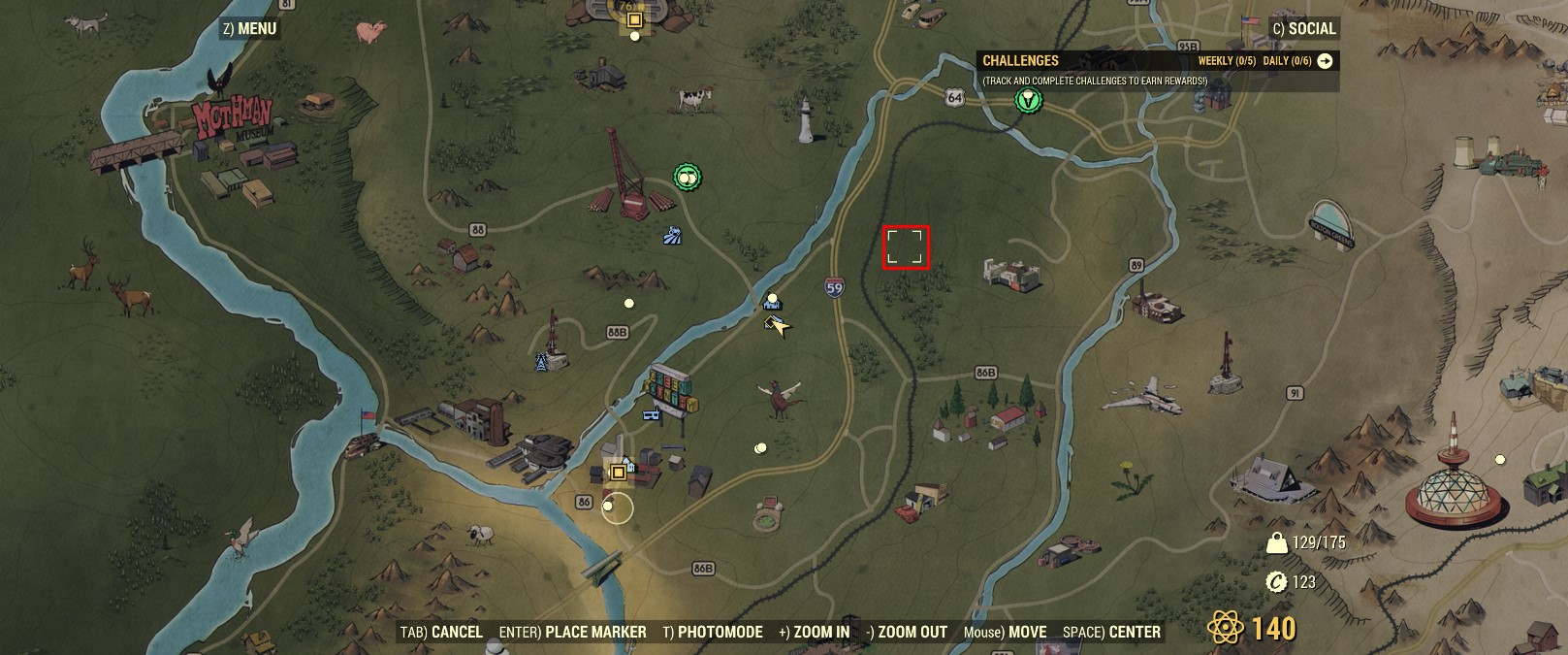The height and width of the screenshot is (655, 1568).
Task: Select the green marker near Route 64
Action: tap(1028, 100)
